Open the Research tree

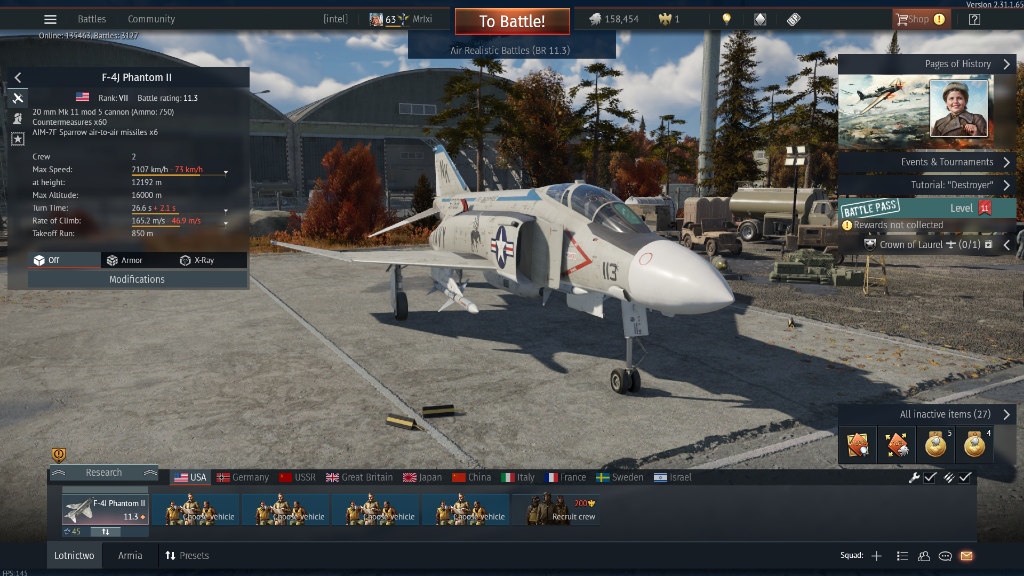pyautogui.click(x=104, y=473)
